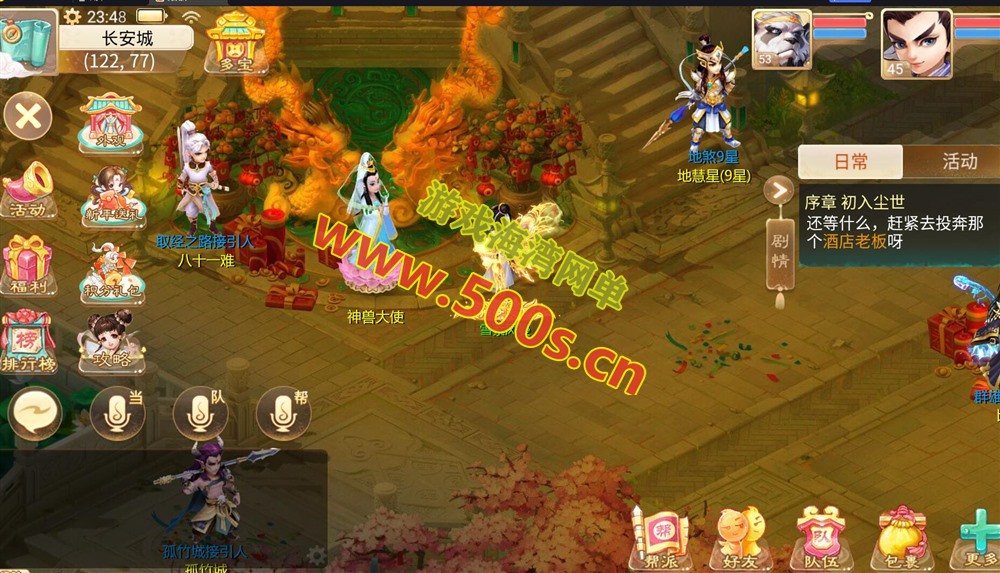Expand the 更多 plus menu
This screenshot has height=573, width=1000.
tap(978, 538)
